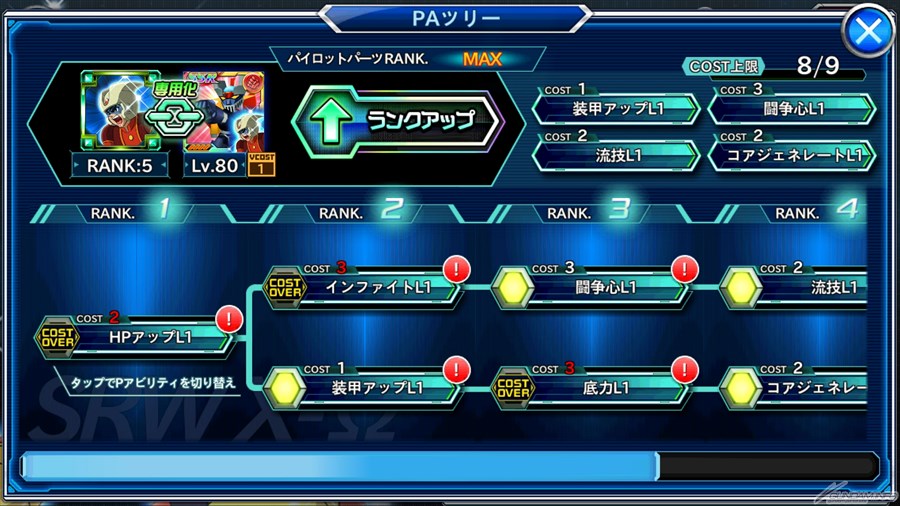Choose the インファイトL1 ability node

coord(366,288)
